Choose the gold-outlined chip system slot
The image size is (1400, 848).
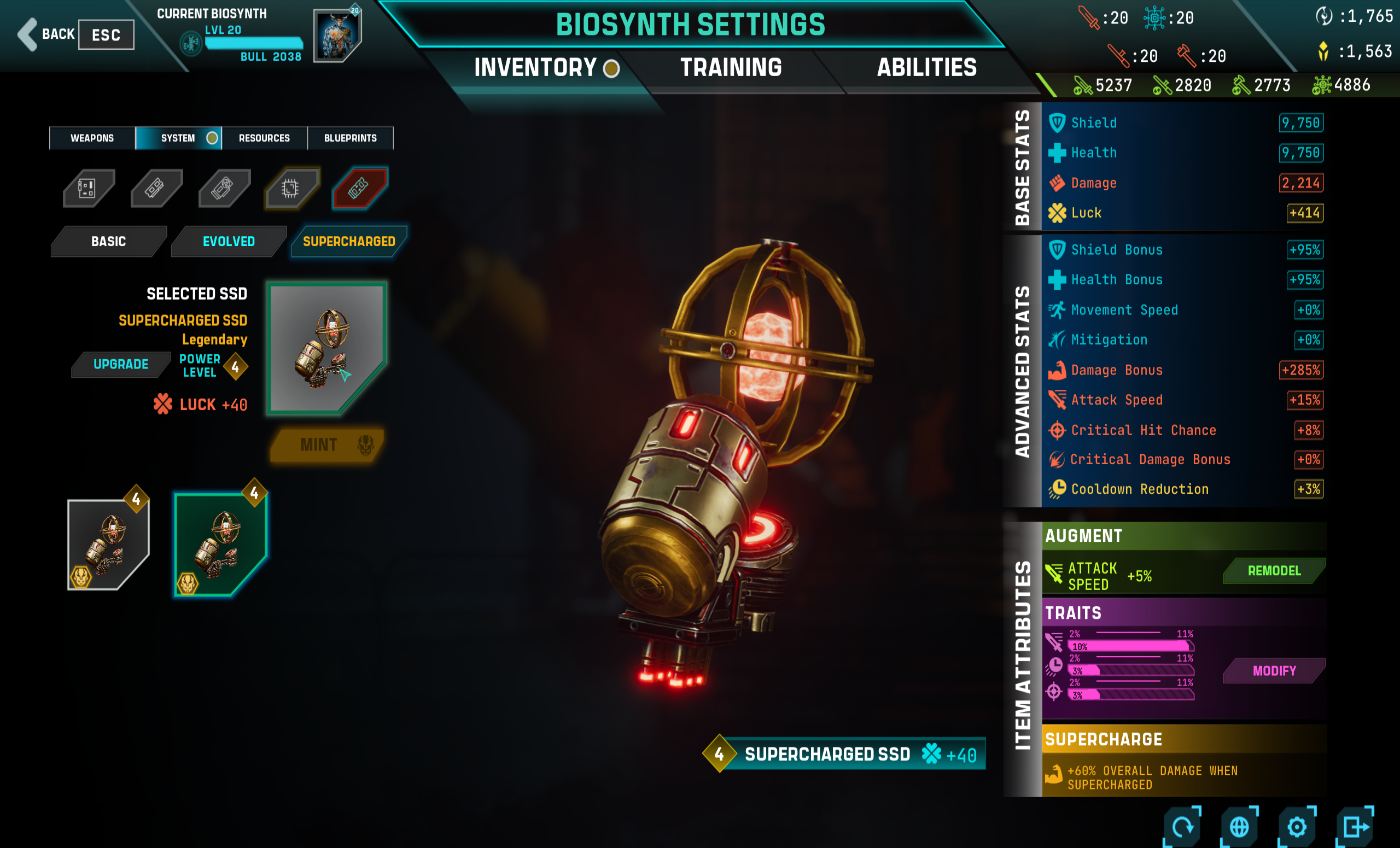click(x=291, y=188)
